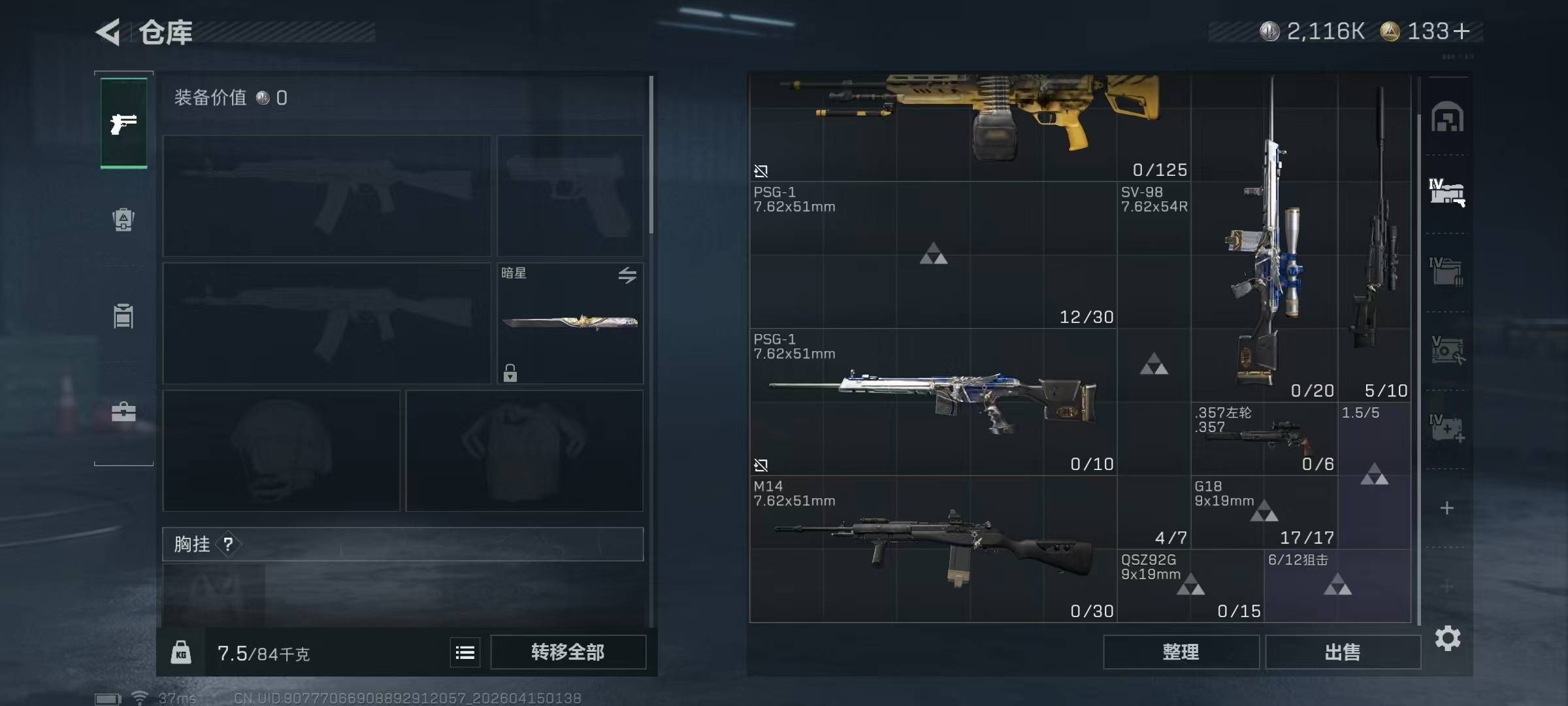Open stash settings gear icon
The image size is (1568, 706).
(1447, 638)
